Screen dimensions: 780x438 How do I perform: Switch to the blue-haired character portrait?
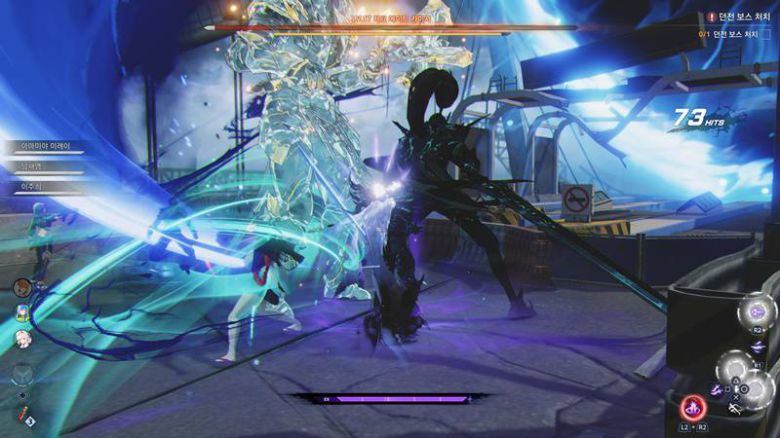click(x=21, y=312)
